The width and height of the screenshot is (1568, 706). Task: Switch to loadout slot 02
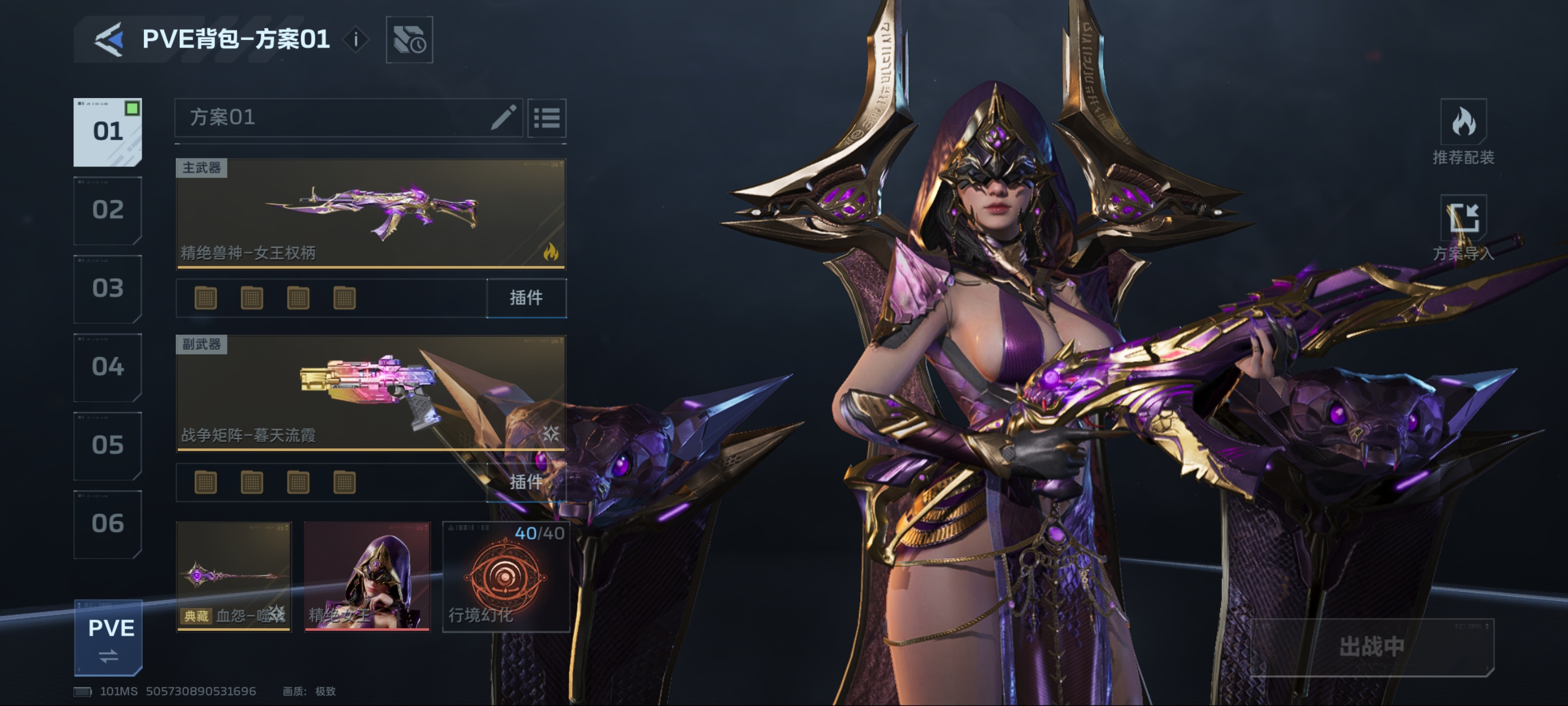click(108, 210)
